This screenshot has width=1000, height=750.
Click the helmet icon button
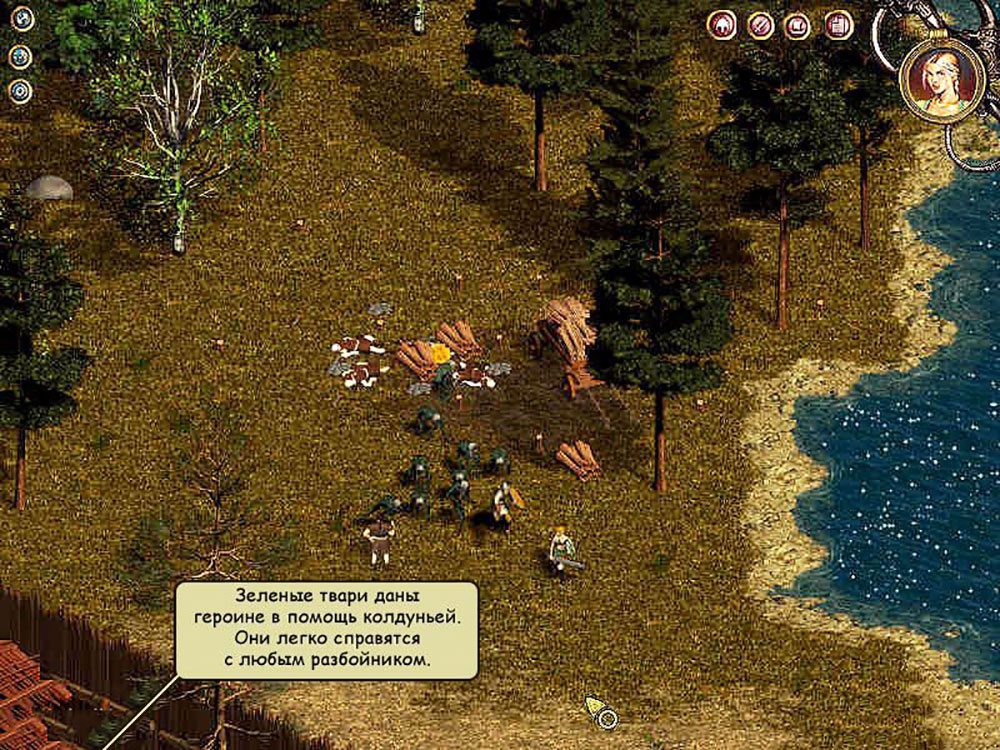(721, 24)
